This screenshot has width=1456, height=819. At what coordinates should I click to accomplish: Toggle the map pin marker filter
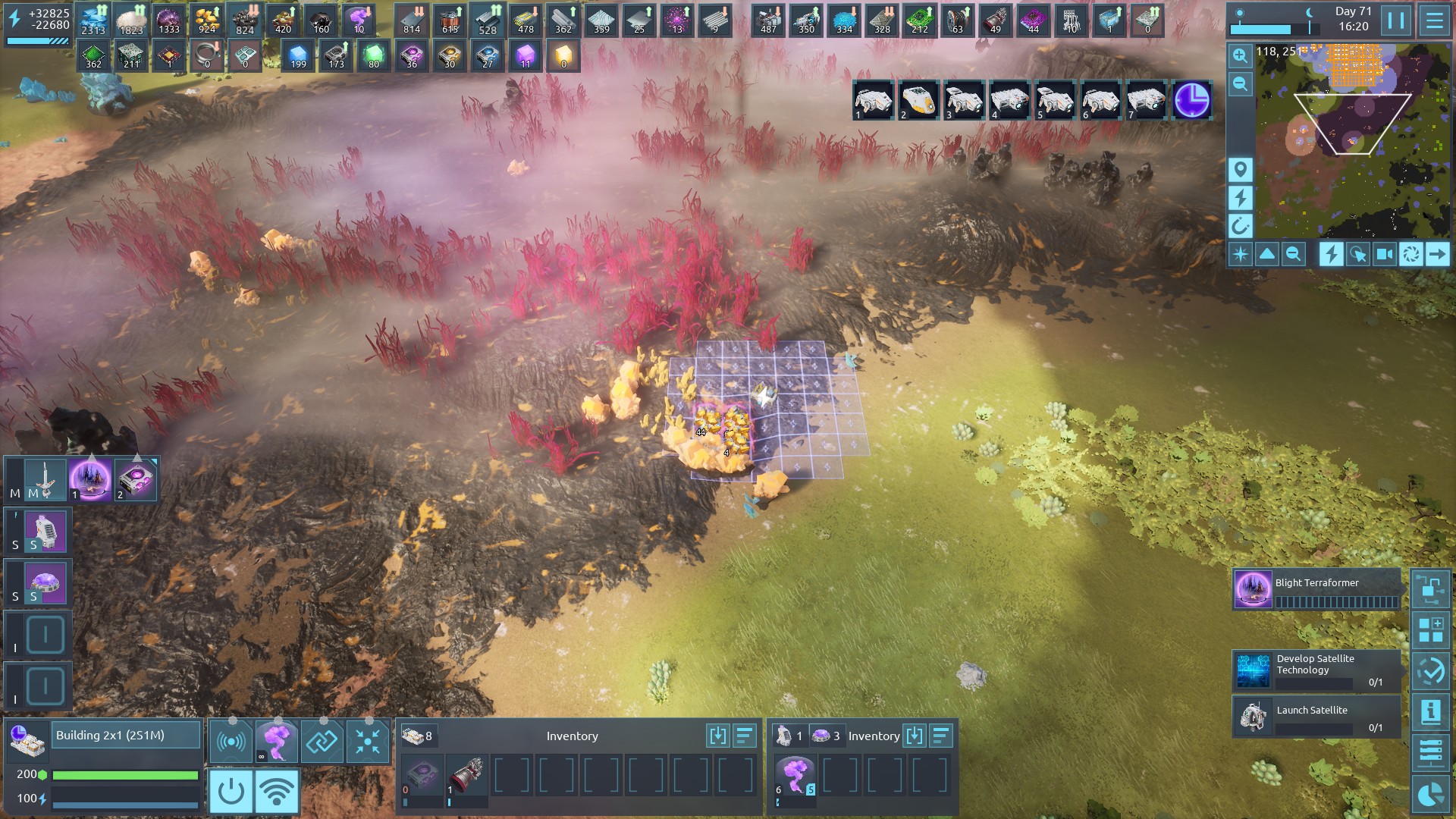(1241, 169)
